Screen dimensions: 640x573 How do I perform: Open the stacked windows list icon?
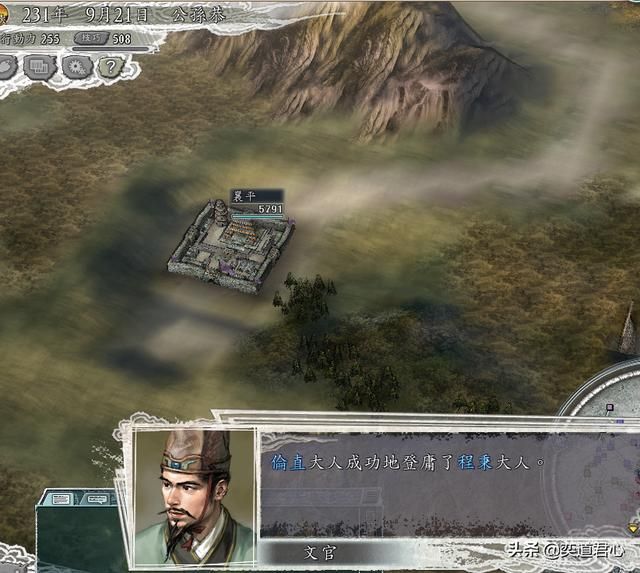coord(41,67)
